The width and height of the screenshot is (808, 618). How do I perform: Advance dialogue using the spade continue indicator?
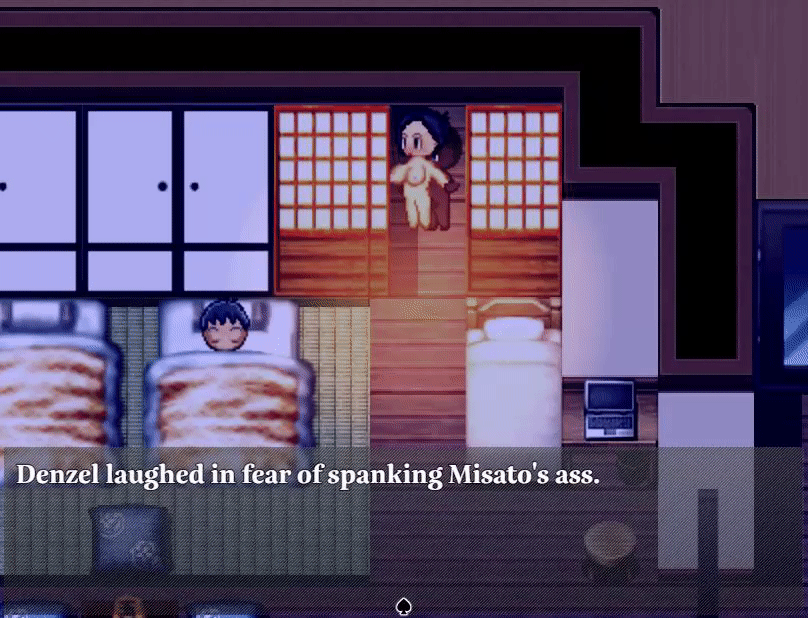(x=404, y=606)
